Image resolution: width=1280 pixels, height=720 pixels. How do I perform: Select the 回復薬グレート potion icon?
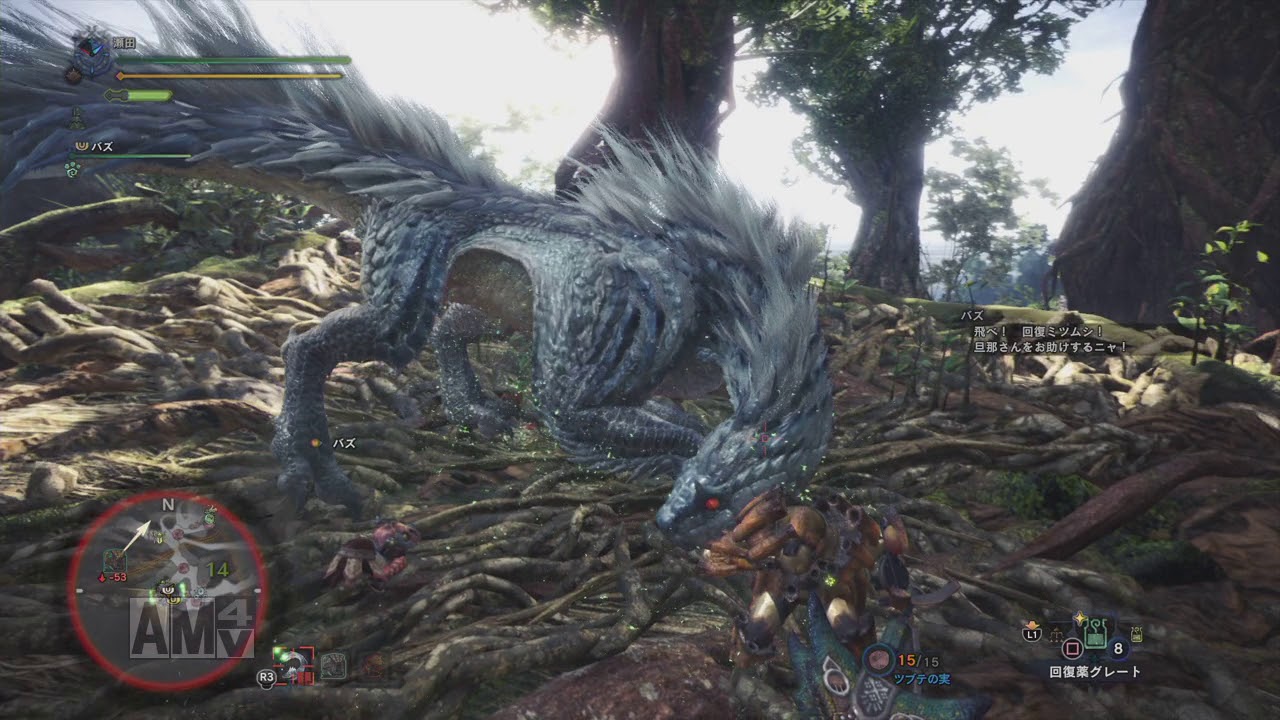point(1095,633)
